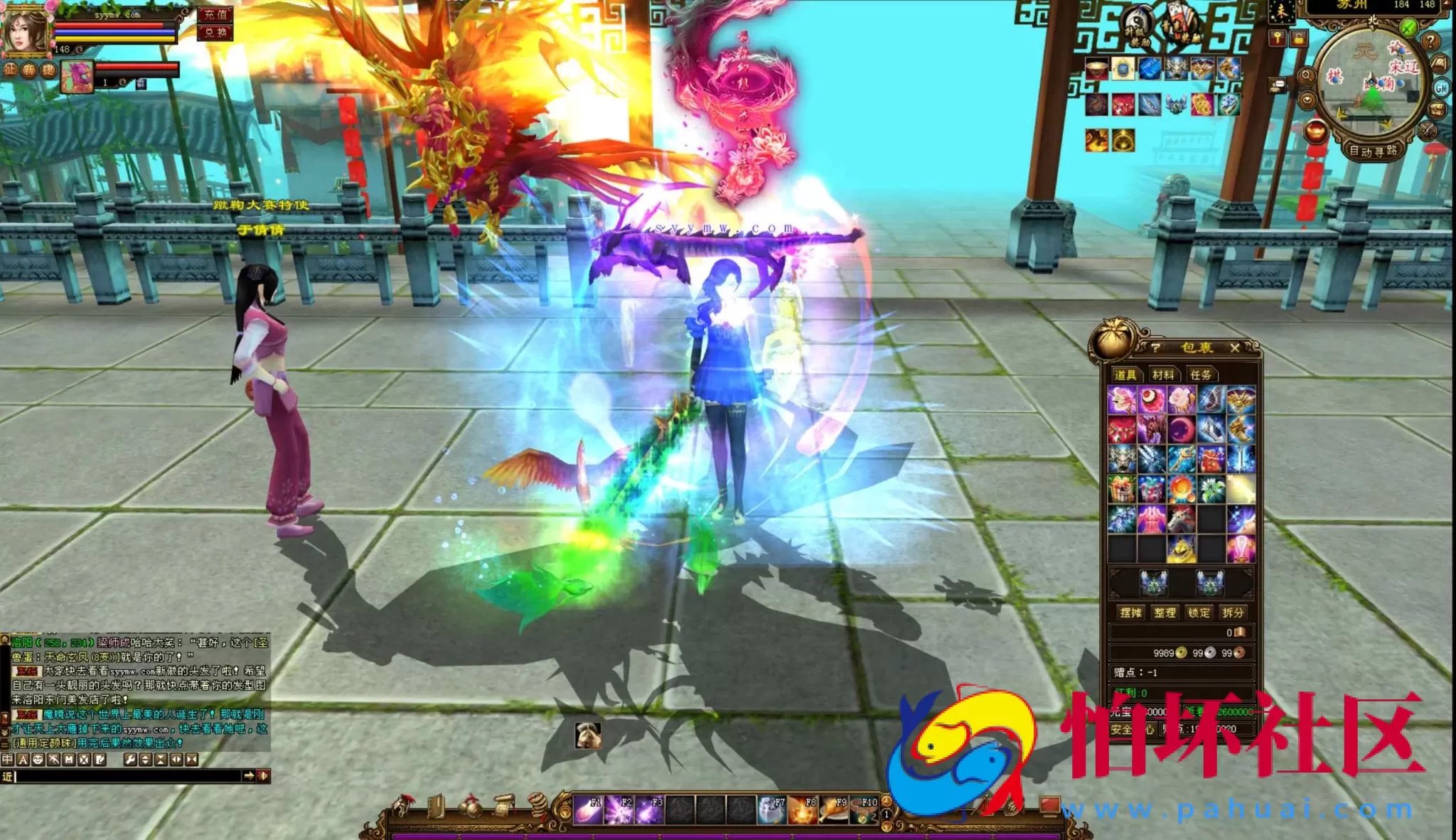Toggle the eye icon beside the minimap
Screen dimensions: 1456x840
(x=1307, y=99)
